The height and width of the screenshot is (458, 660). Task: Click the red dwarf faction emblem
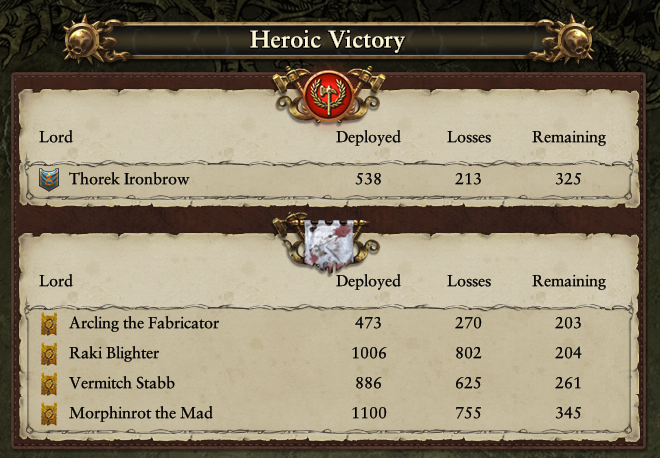(330, 93)
